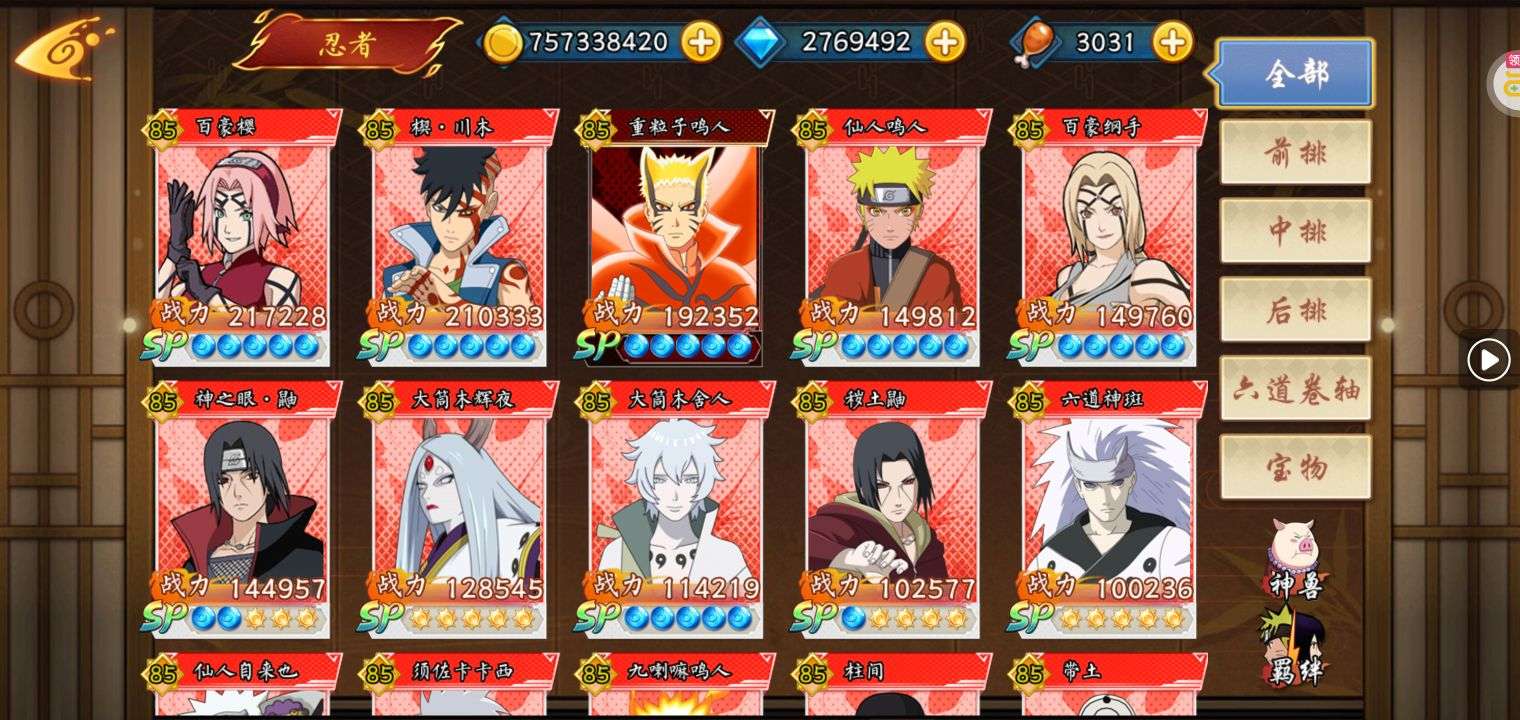Add stamina meat with the plus button
Screen dimensions: 1520x720
[1172, 42]
